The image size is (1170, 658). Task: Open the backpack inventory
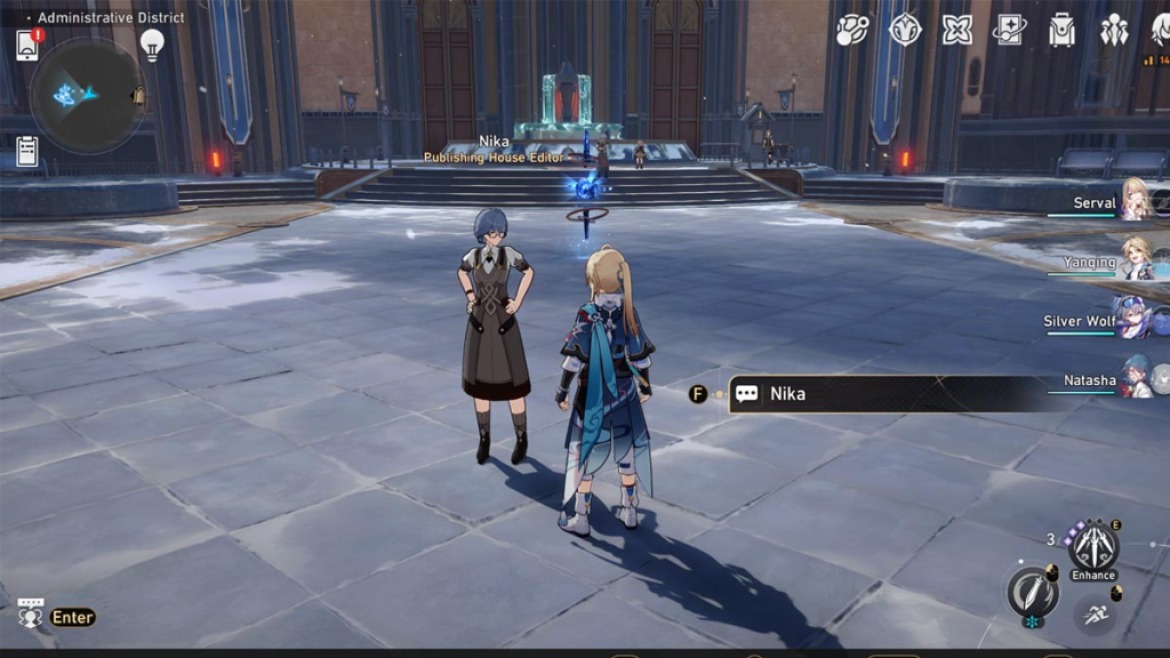(1061, 30)
